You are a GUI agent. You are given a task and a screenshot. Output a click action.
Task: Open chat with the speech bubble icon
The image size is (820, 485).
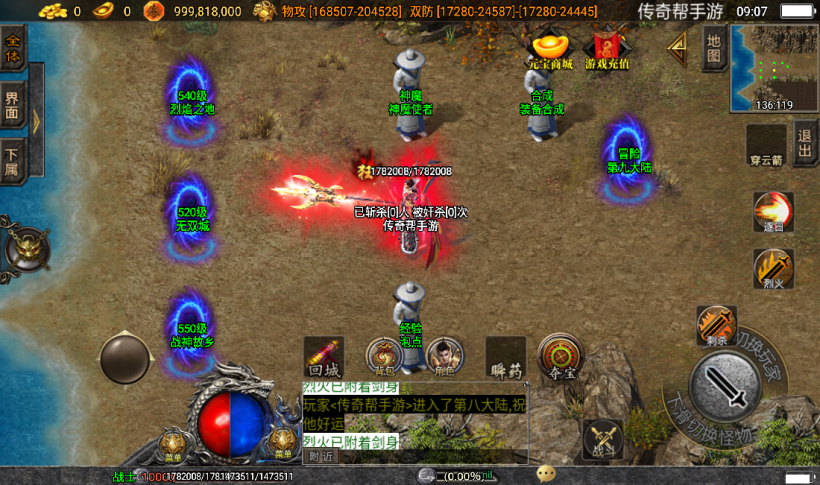point(546,474)
